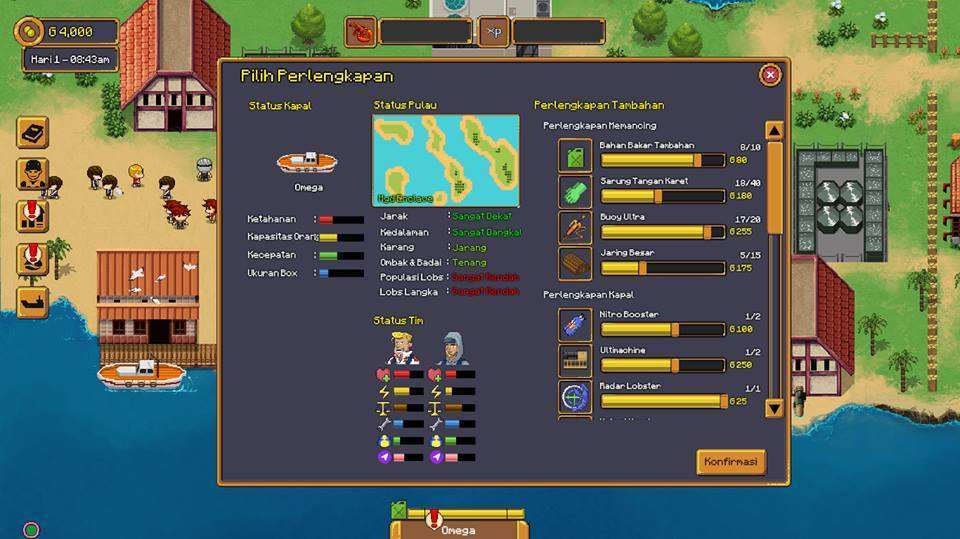
Task: Select the Omega boat tab at bottom
Action: 459,529
